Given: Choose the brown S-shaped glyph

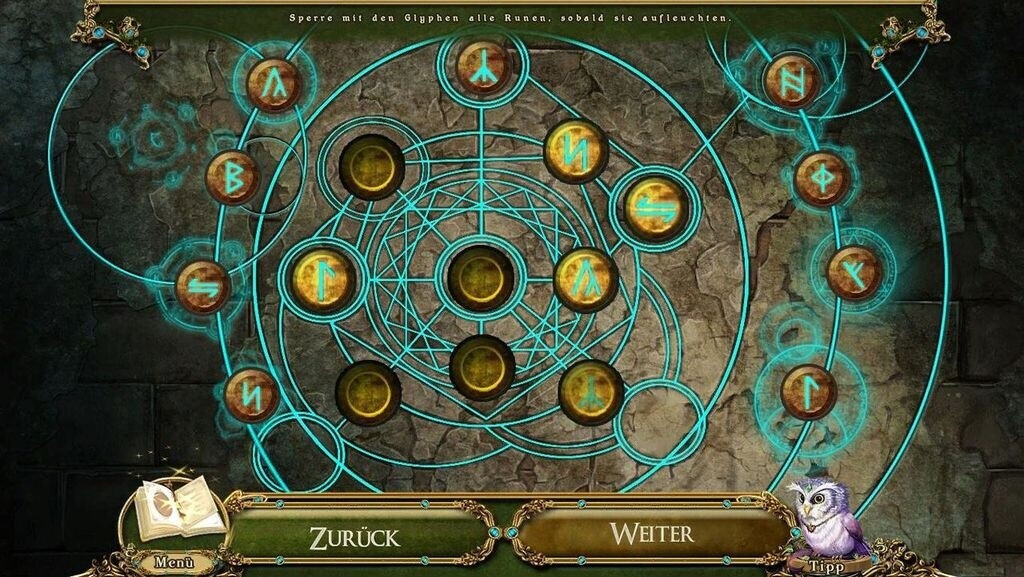Looking at the screenshot, I should [x=203, y=286].
